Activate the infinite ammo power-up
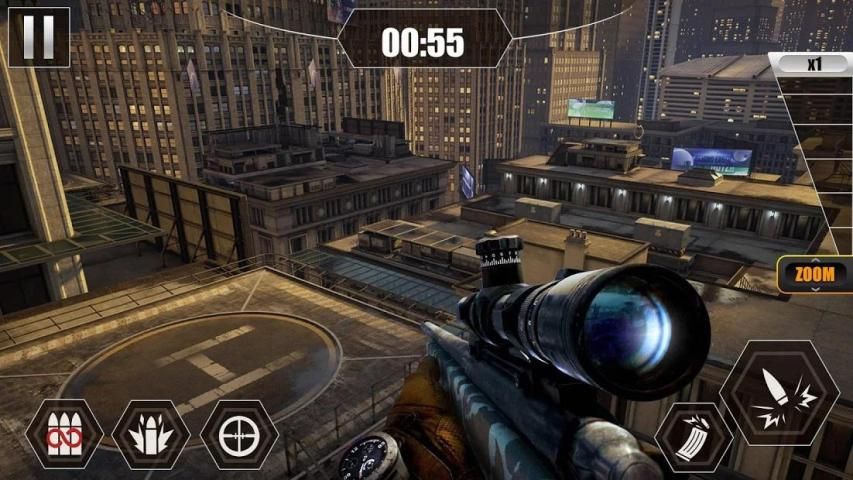The width and height of the screenshot is (853, 480). (x=64, y=434)
